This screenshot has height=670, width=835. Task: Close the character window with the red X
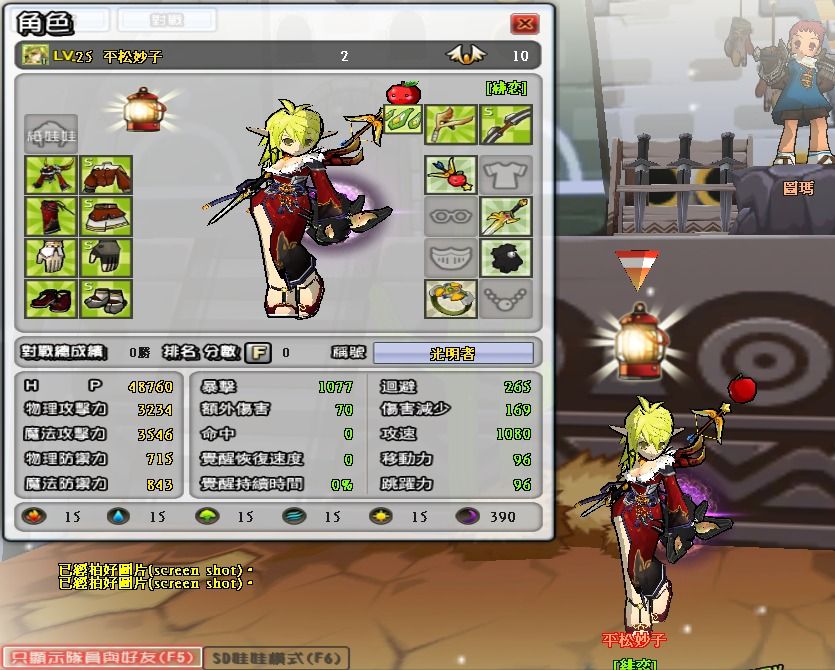(x=524, y=24)
